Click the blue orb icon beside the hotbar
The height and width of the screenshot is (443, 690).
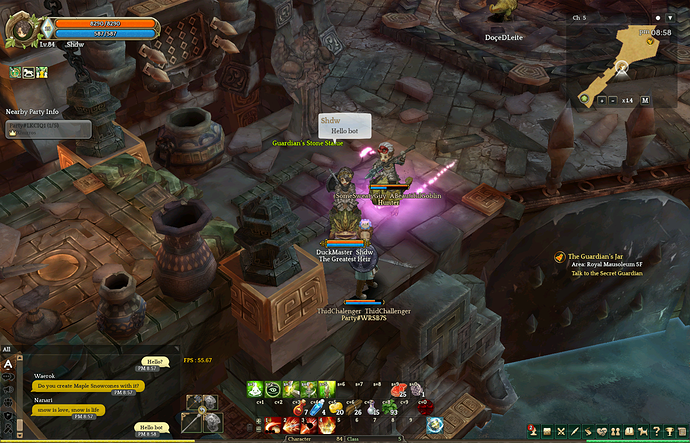click(x=434, y=424)
